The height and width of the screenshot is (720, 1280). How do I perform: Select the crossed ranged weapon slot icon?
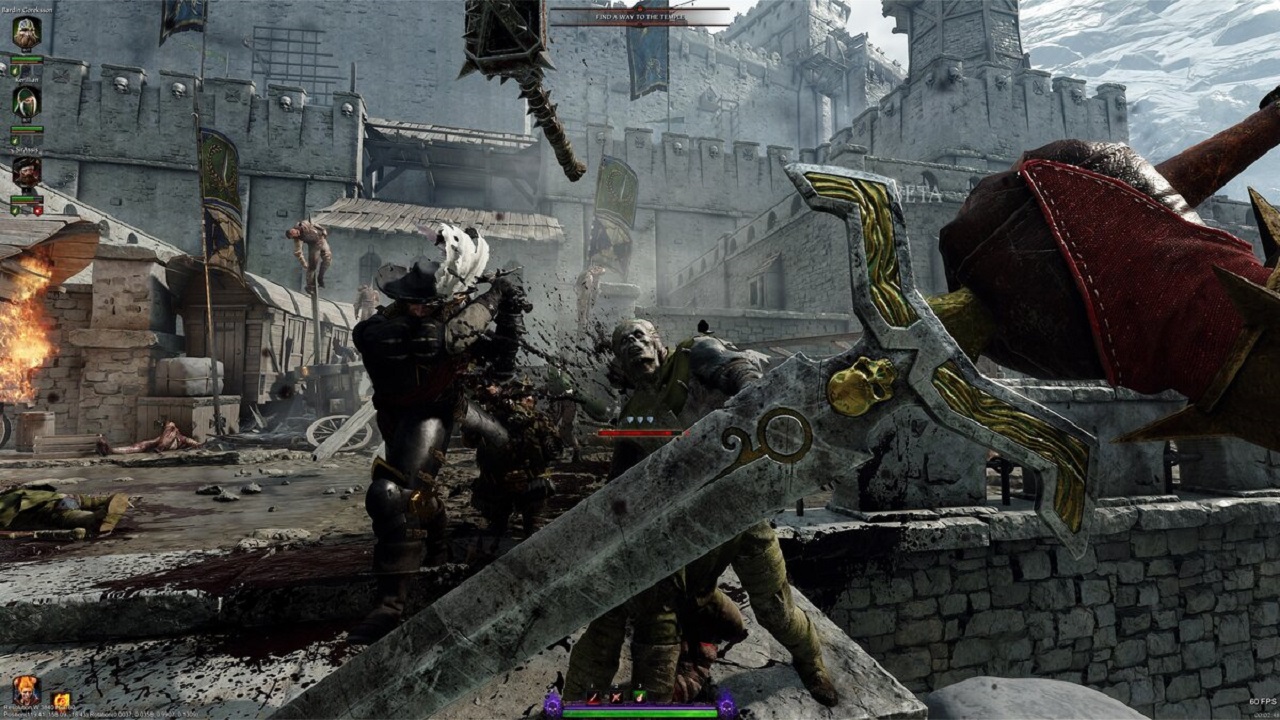pyautogui.click(x=616, y=696)
